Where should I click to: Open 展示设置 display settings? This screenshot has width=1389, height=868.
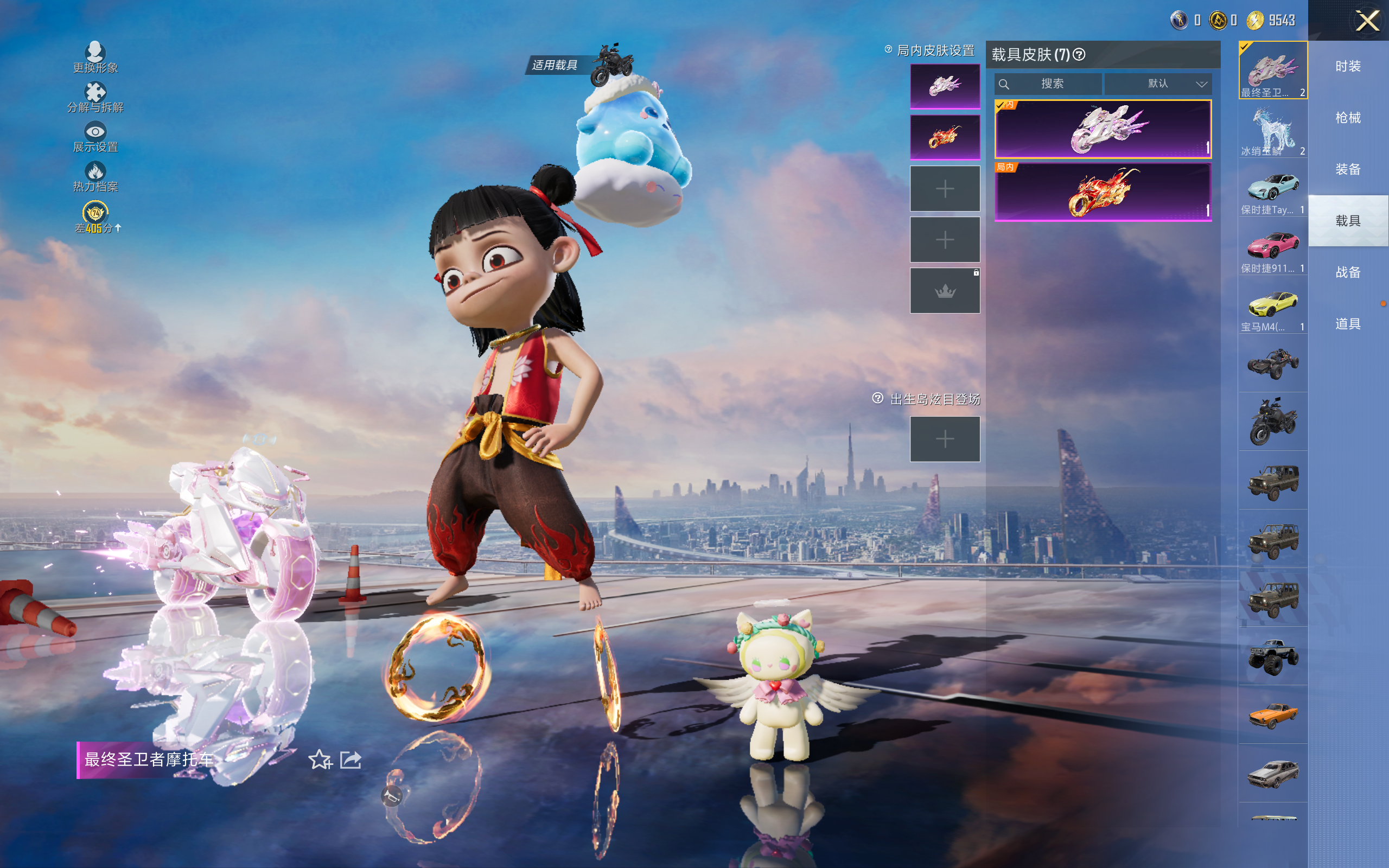[x=95, y=137]
